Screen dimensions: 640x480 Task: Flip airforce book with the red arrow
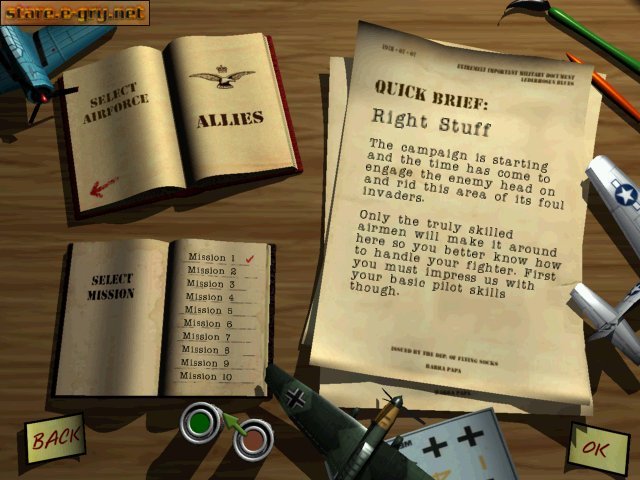[103, 186]
